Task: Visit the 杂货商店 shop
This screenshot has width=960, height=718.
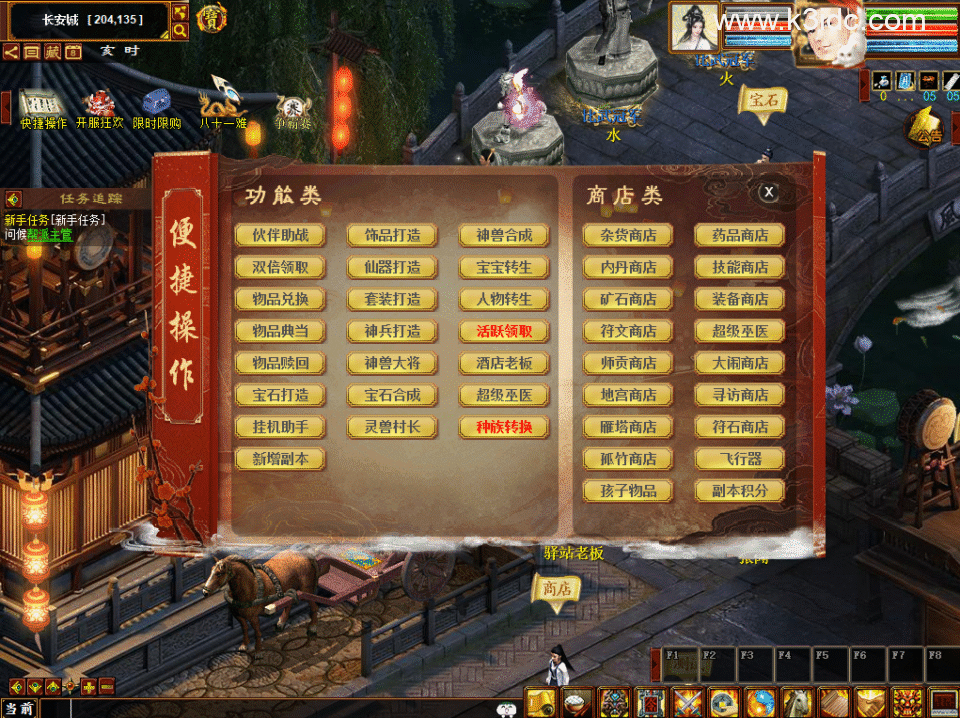Action: click(628, 236)
